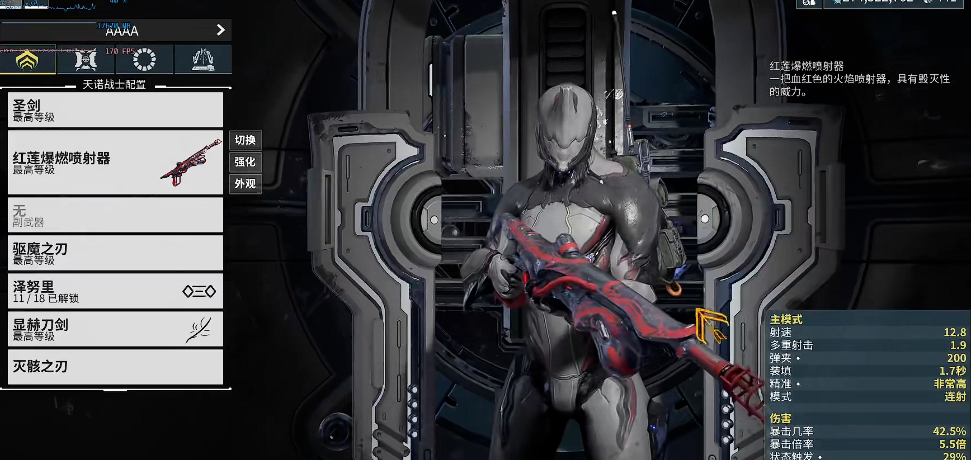Select the 泽努里 focus school slot

(115, 290)
